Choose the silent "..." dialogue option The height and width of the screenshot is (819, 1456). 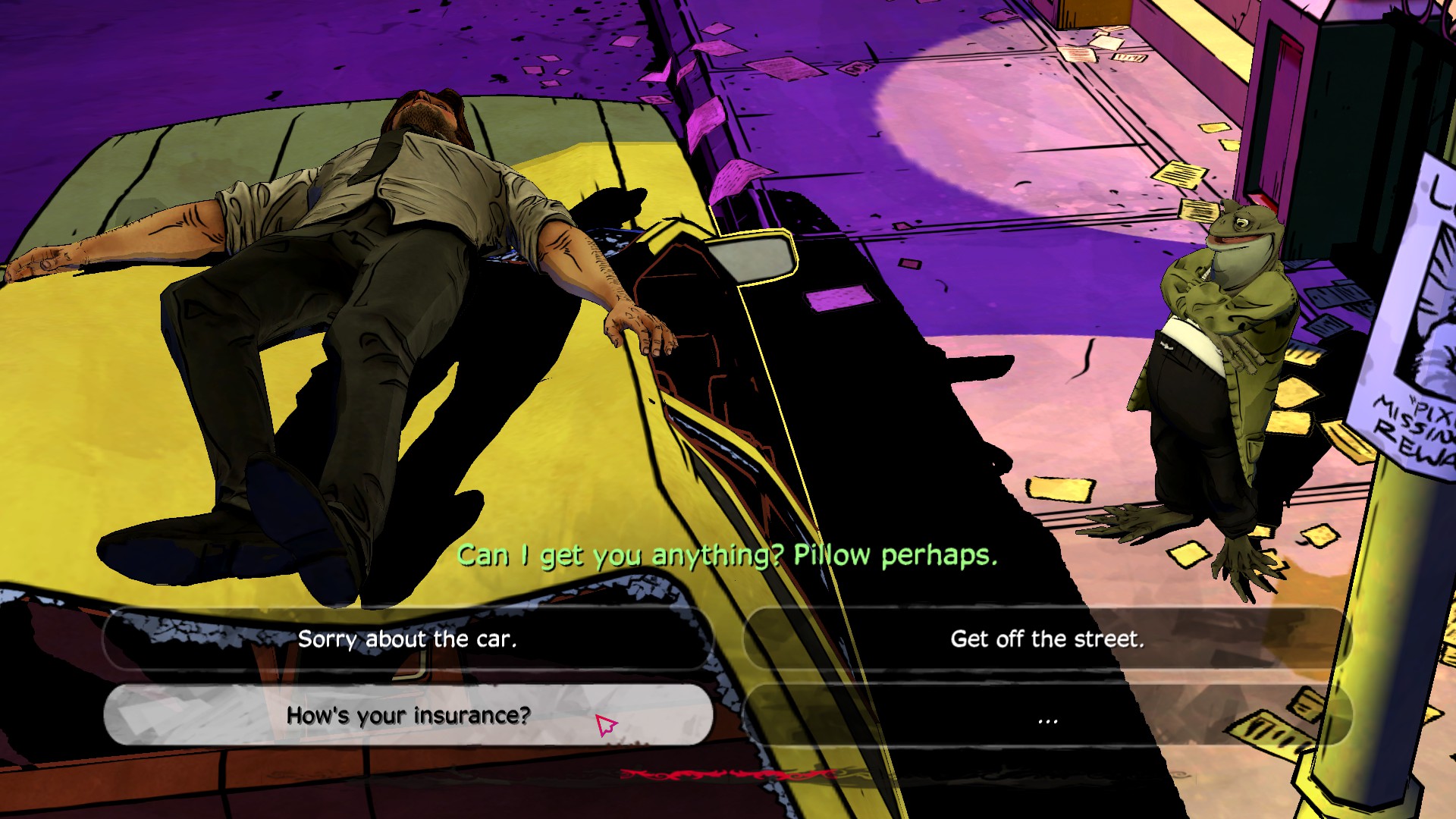[1046, 717]
